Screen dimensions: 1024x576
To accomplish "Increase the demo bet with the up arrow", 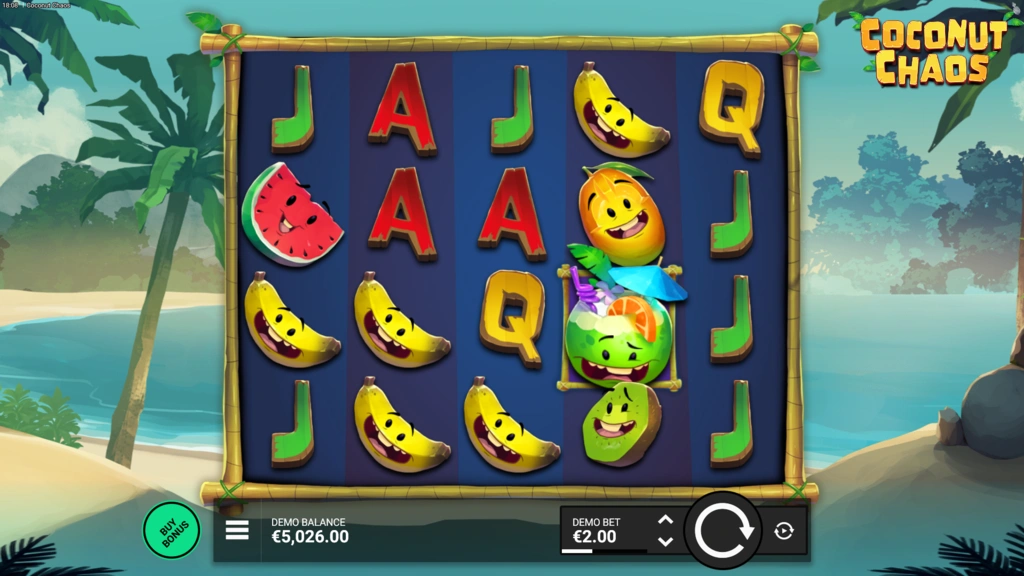I will point(665,520).
